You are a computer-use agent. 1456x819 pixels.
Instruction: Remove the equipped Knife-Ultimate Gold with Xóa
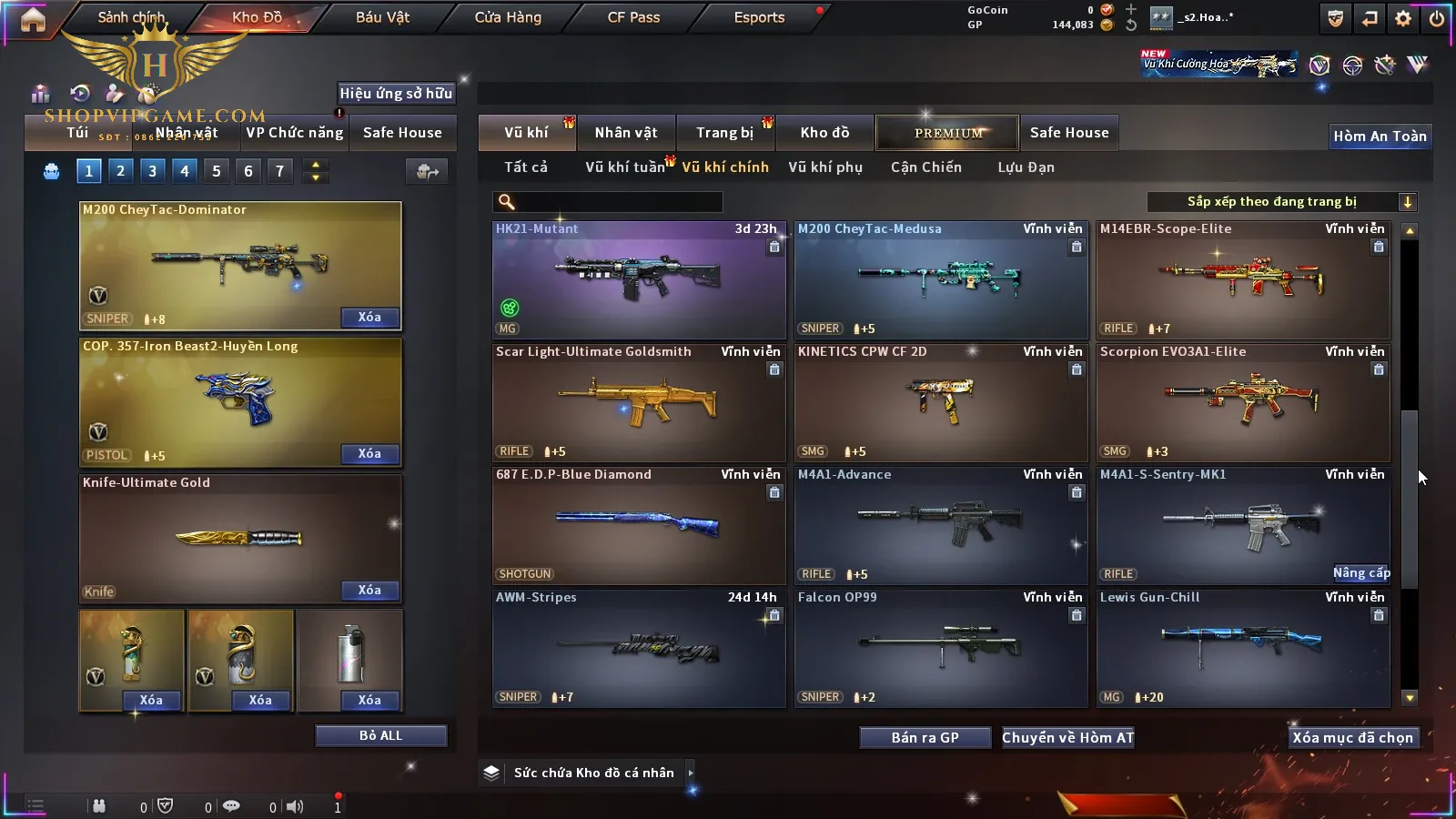point(369,591)
